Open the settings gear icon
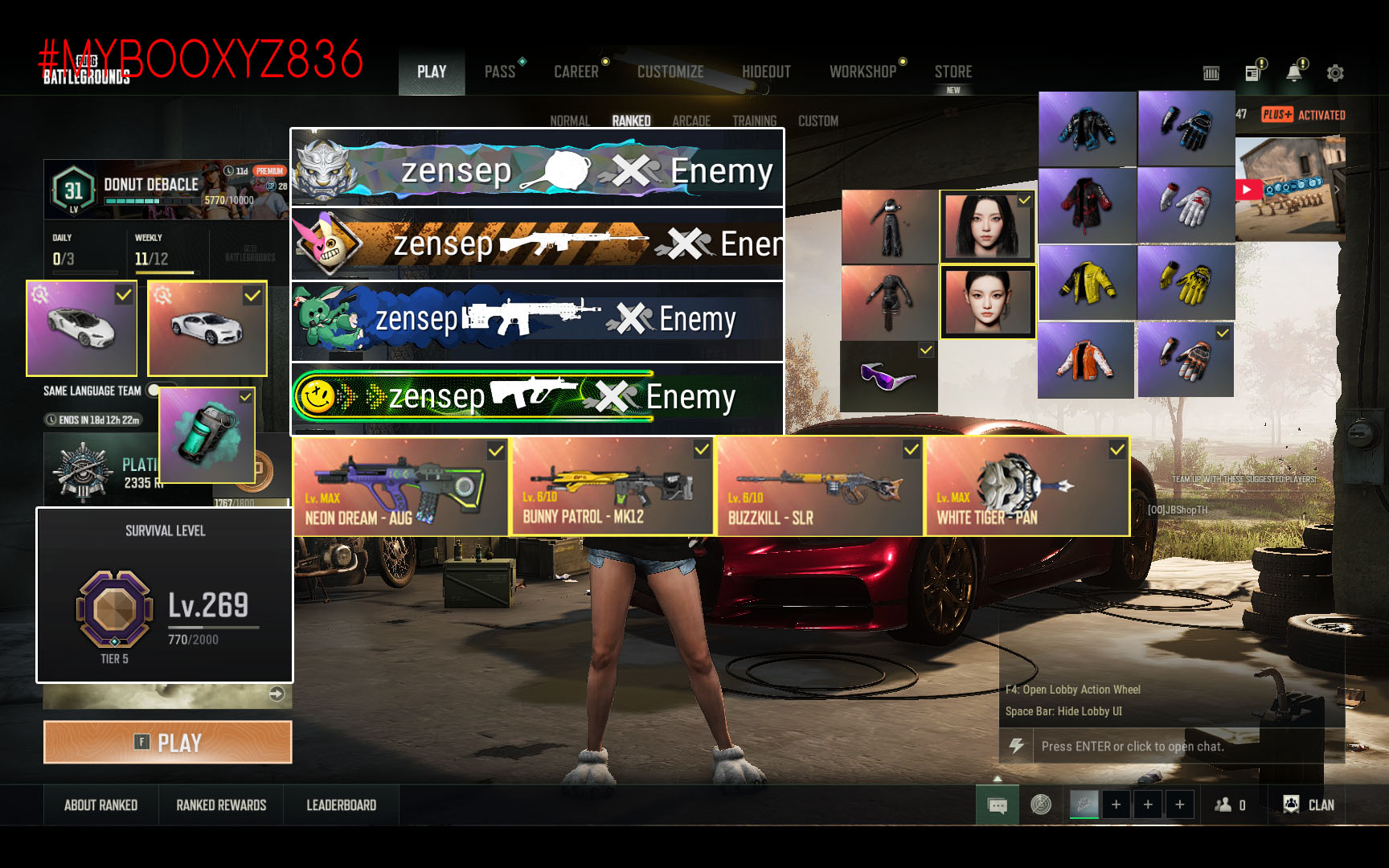 tap(1335, 73)
